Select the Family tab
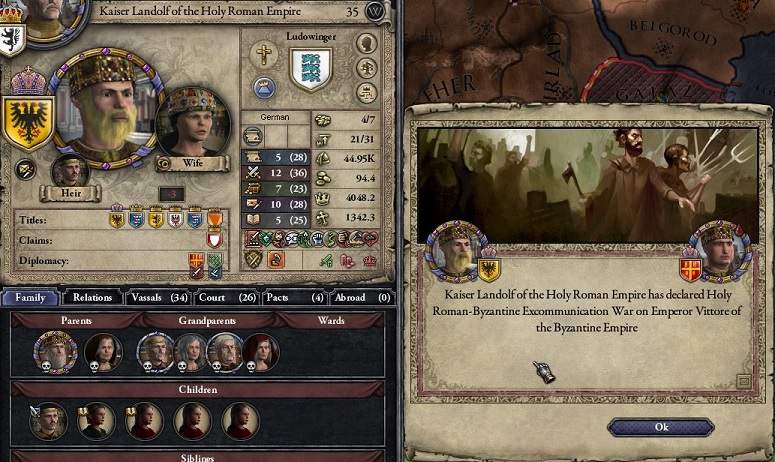Viewport: 775px width, 462px height. [30, 297]
